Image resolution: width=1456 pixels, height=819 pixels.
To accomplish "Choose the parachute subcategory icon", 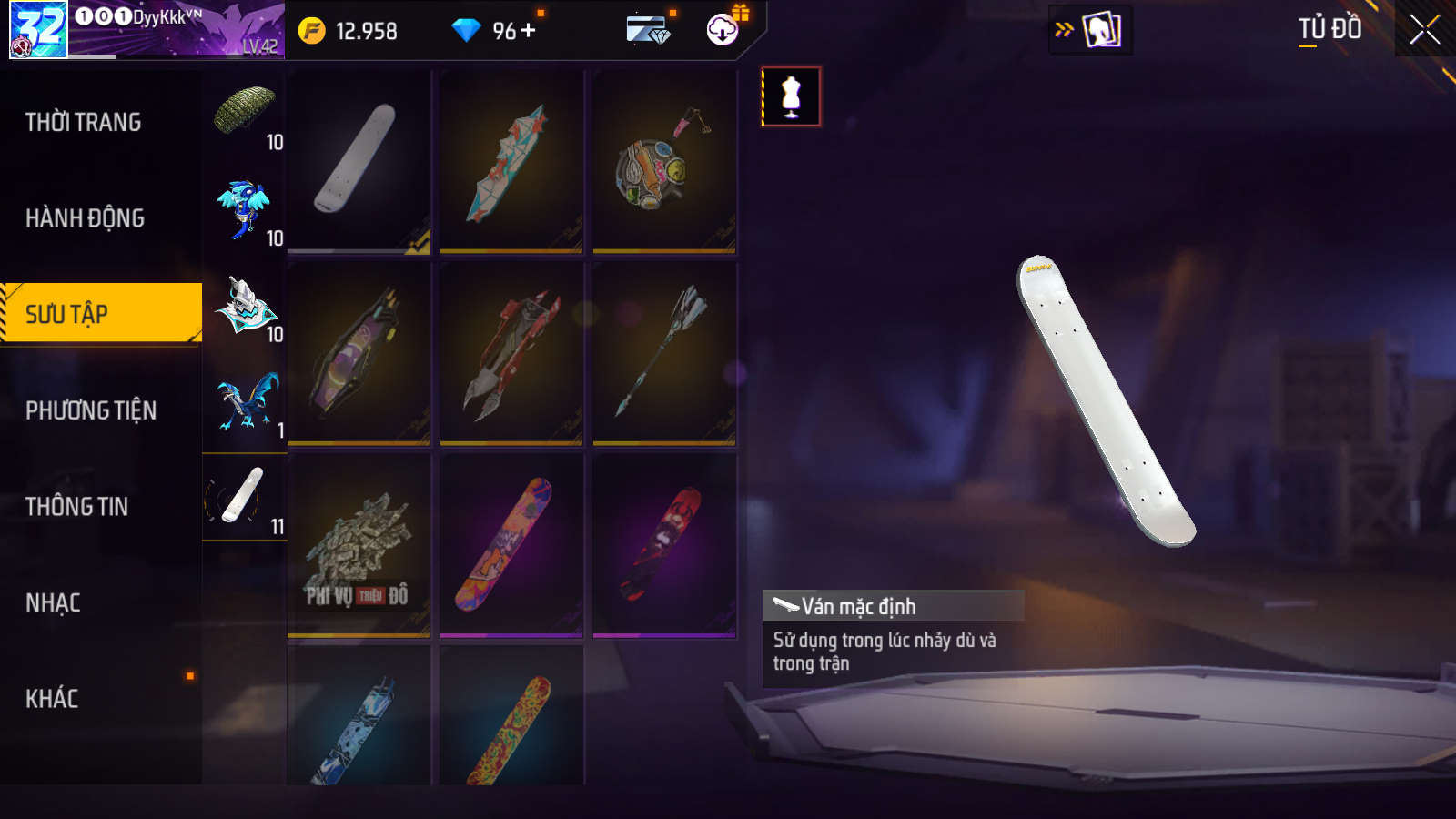I will coord(244,113).
